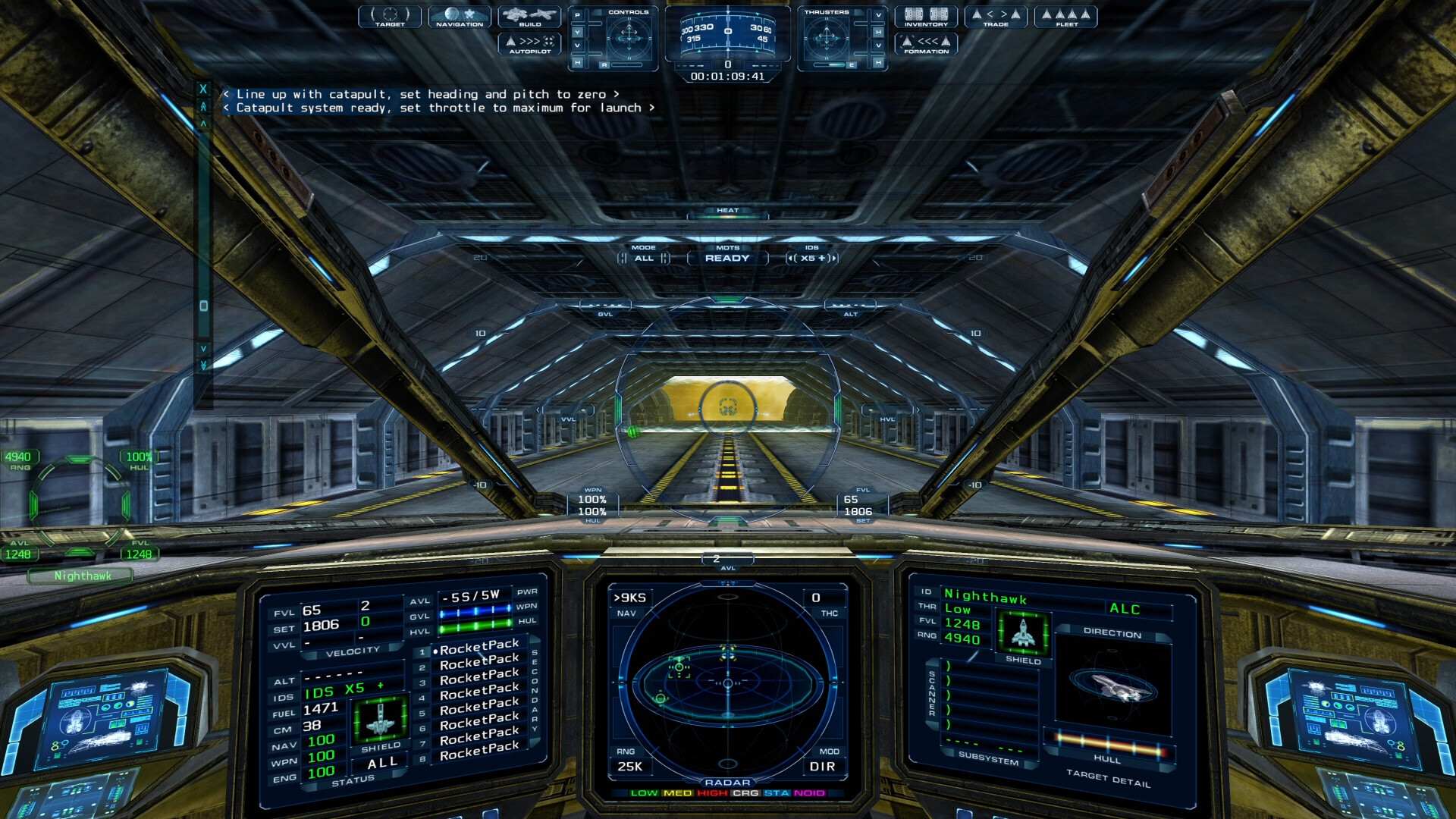The height and width of the screenshot is (819, 1456).
Task: Engage the Autopilot icon
Action: [529, 44]
